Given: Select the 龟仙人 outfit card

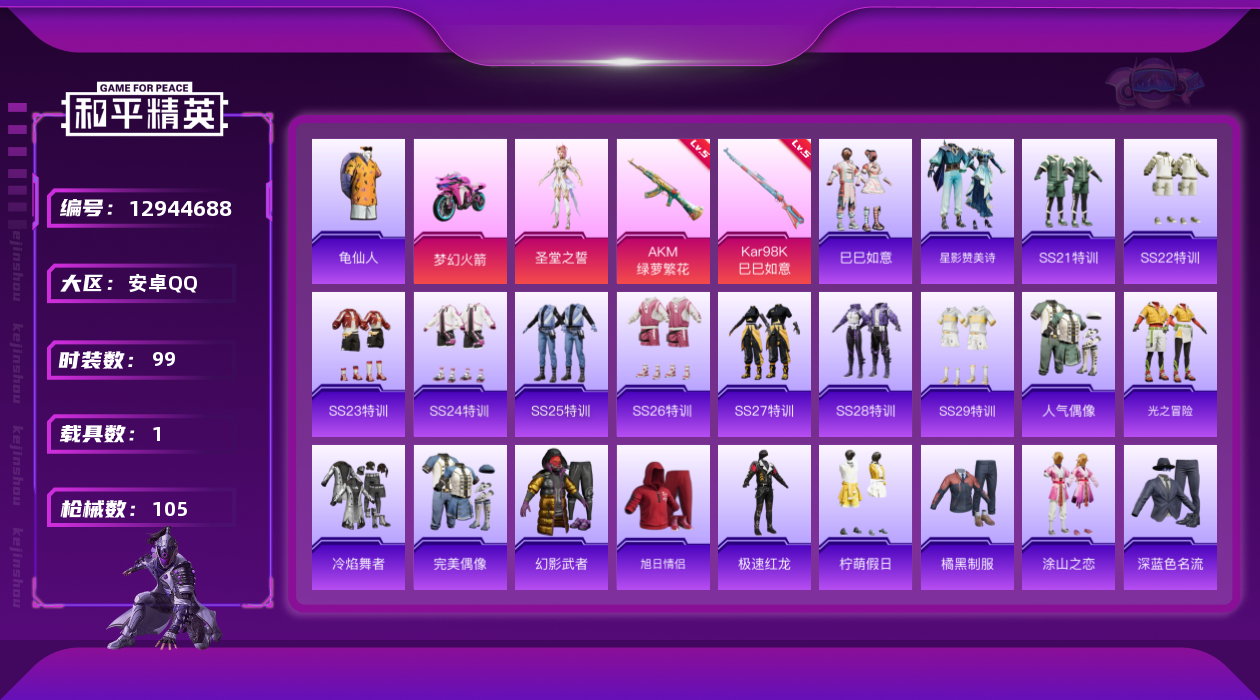Looking at the screenshot, I should click(x=358, y=210).
